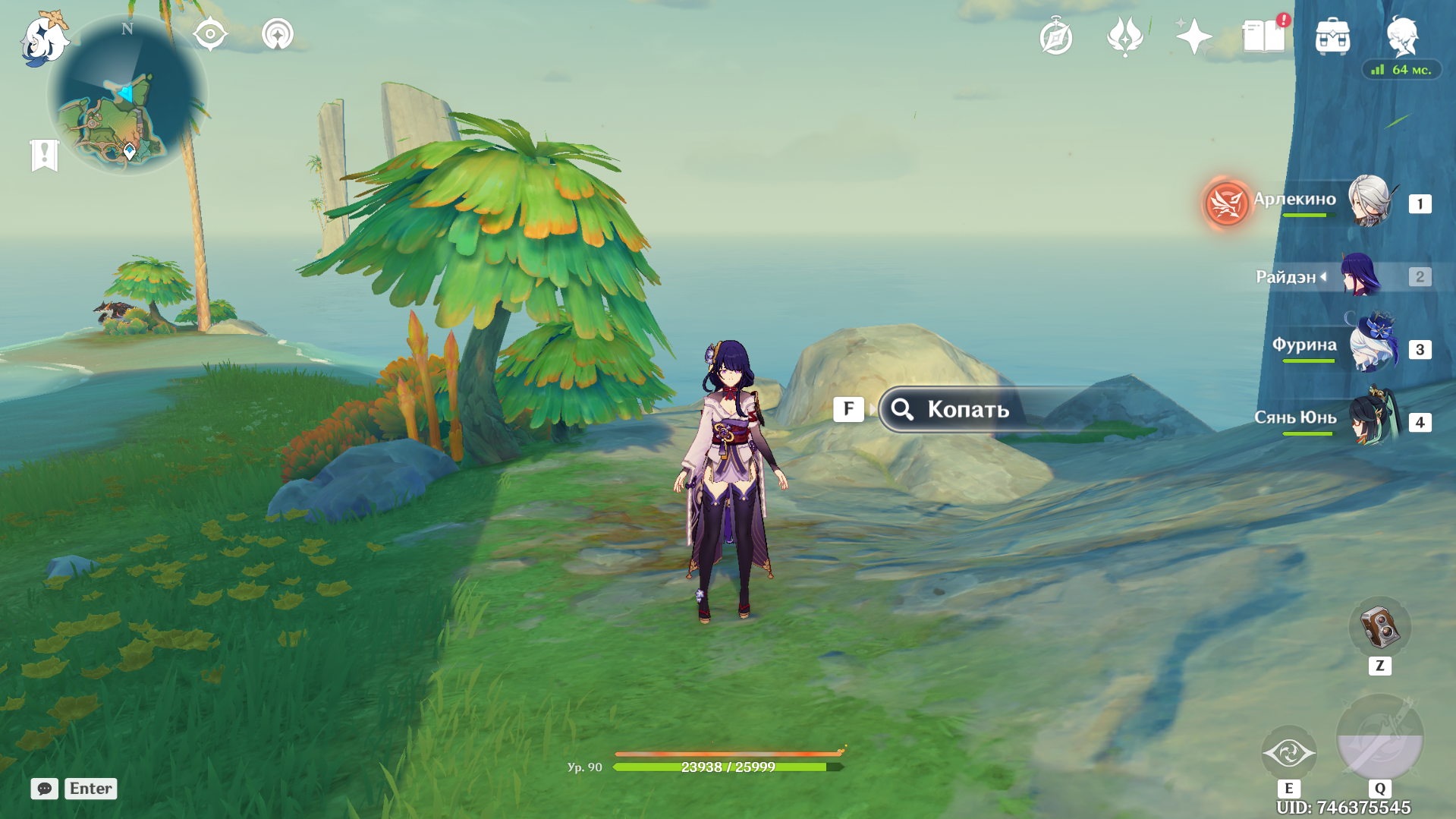
Task: Trigger the elemental burst icon
Action: (x=1379, y=738)
